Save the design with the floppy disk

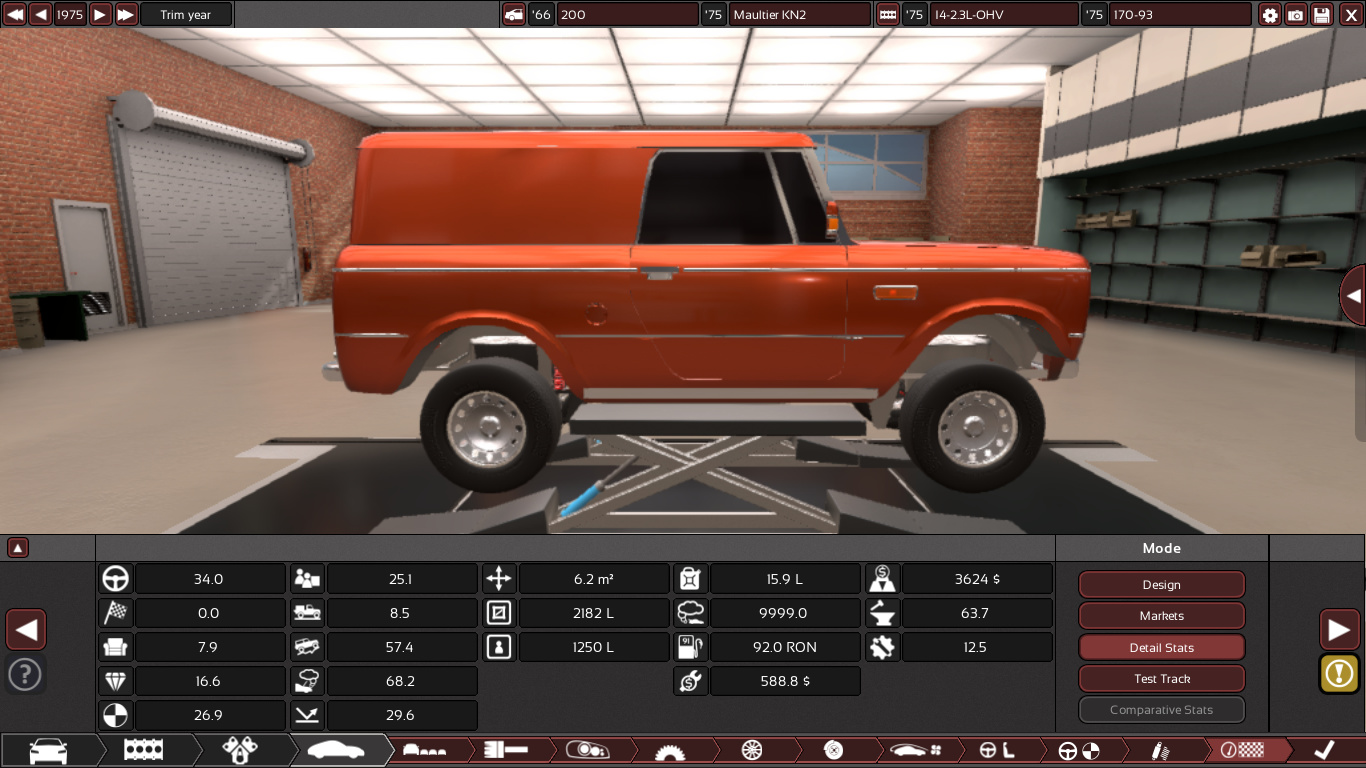pos(1322,15)
